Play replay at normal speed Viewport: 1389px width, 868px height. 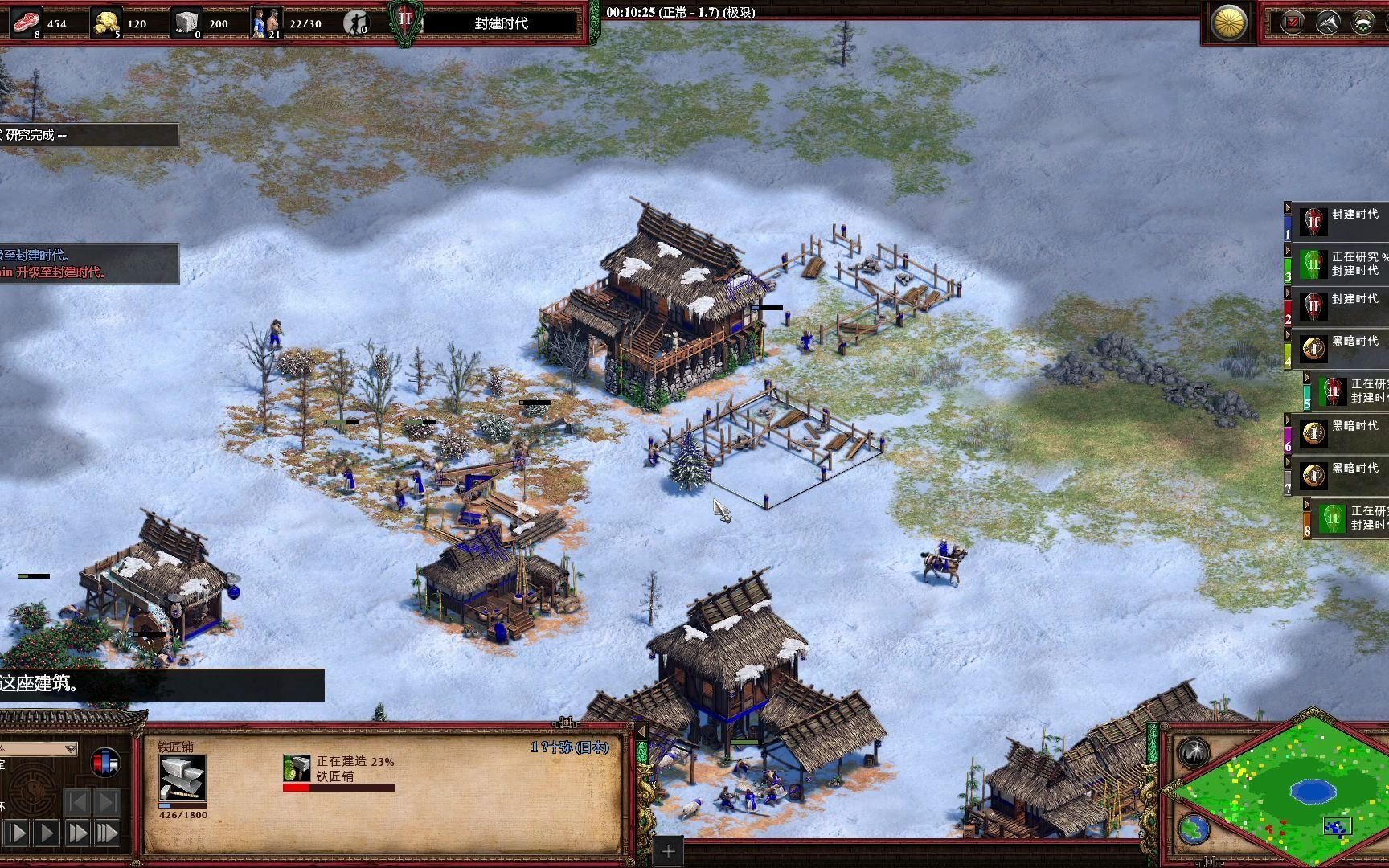coord(47,833)
